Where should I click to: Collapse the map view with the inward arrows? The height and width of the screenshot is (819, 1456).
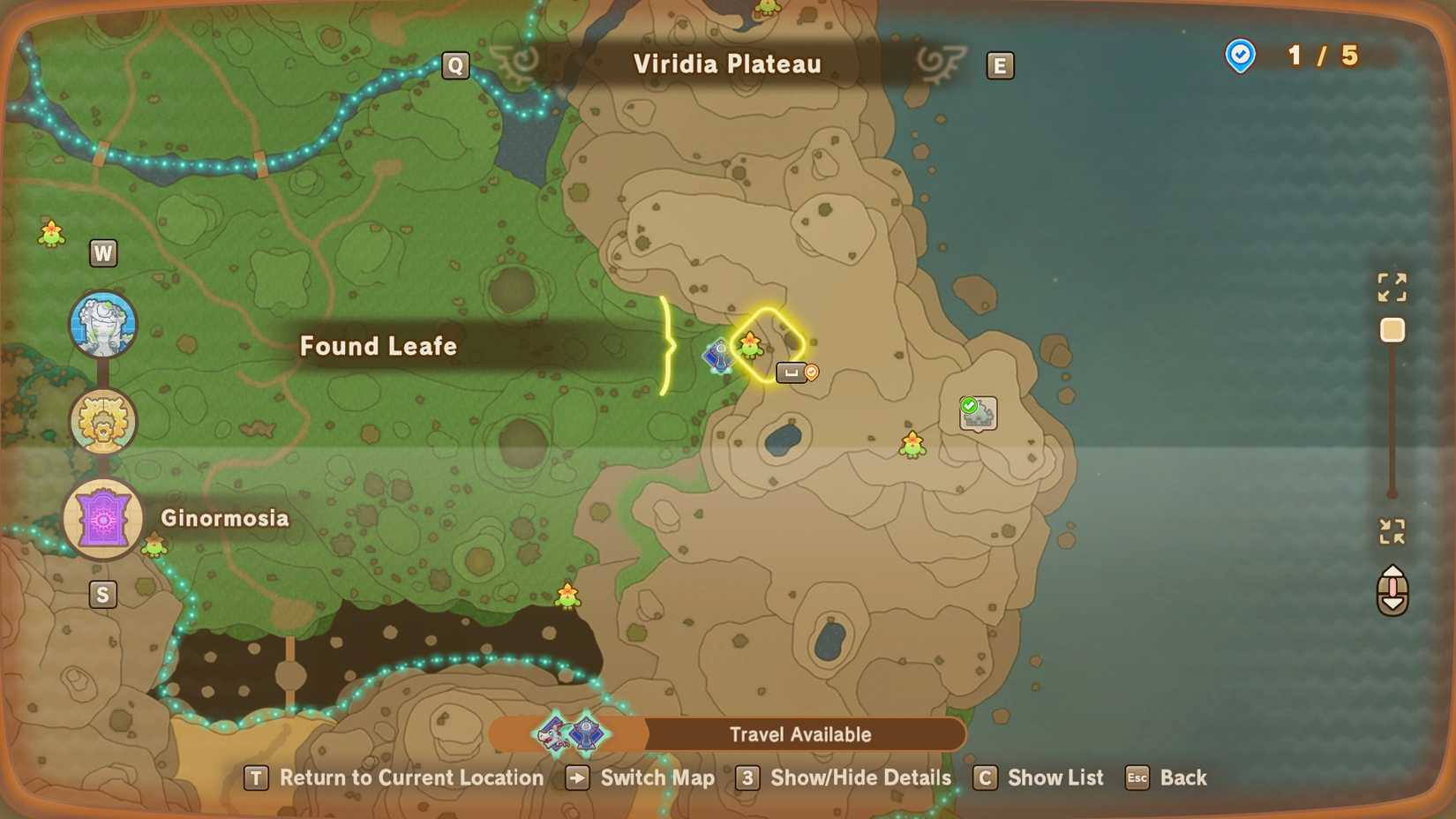click(1392, 530)
